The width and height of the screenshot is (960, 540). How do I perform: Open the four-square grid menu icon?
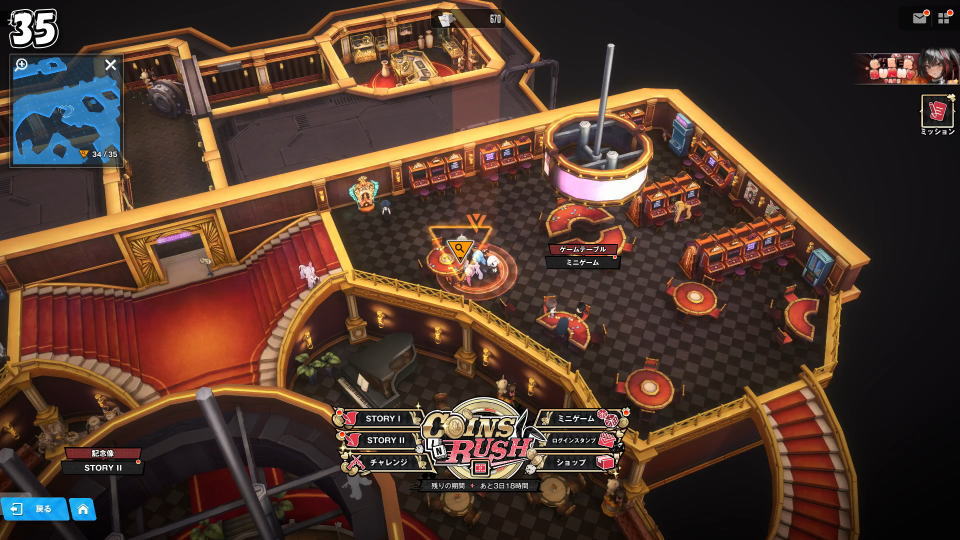tap(943, 18)
